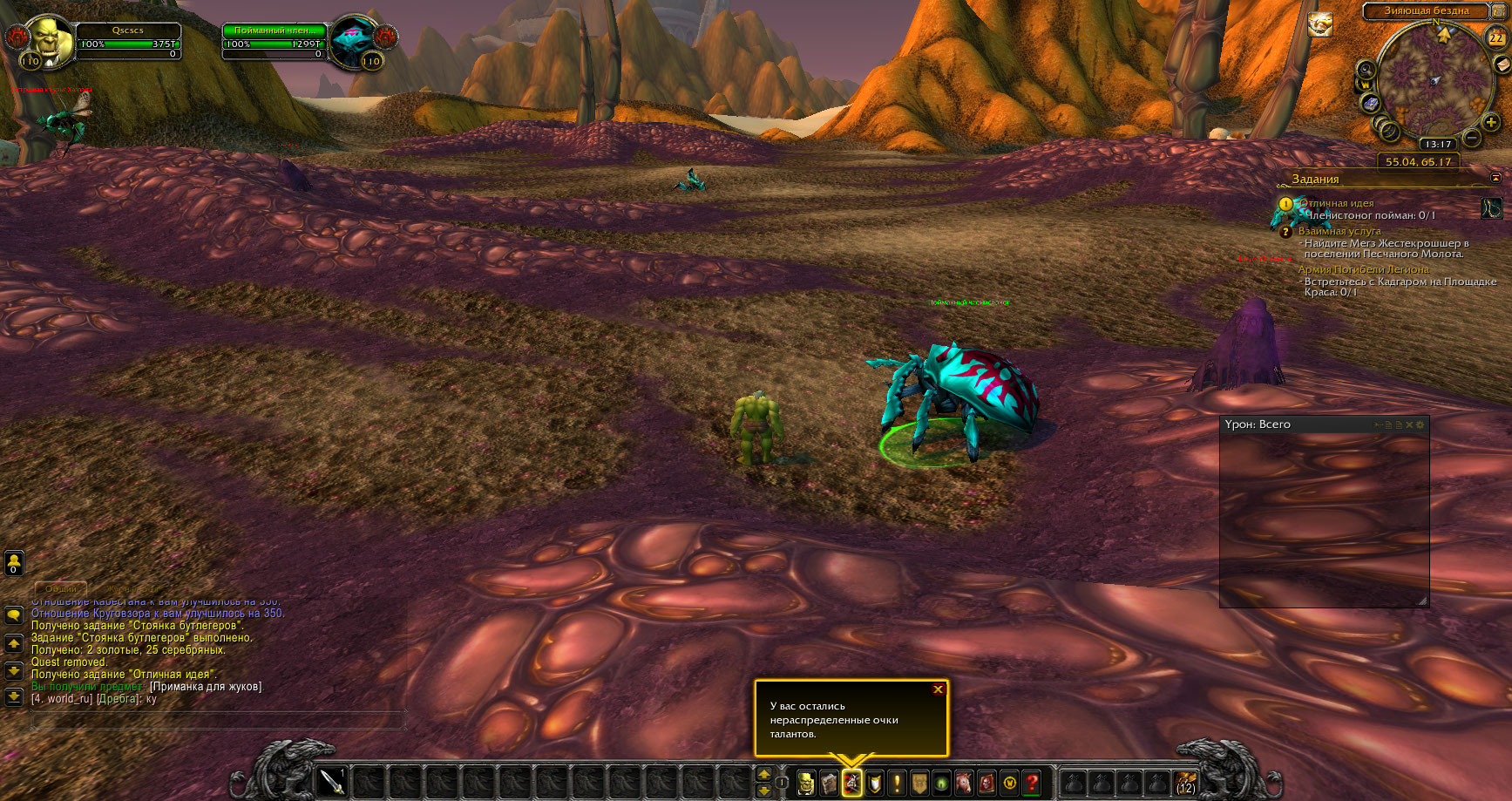
Task: Collapse the Задания quest tracker
Action: [1495, 178]
